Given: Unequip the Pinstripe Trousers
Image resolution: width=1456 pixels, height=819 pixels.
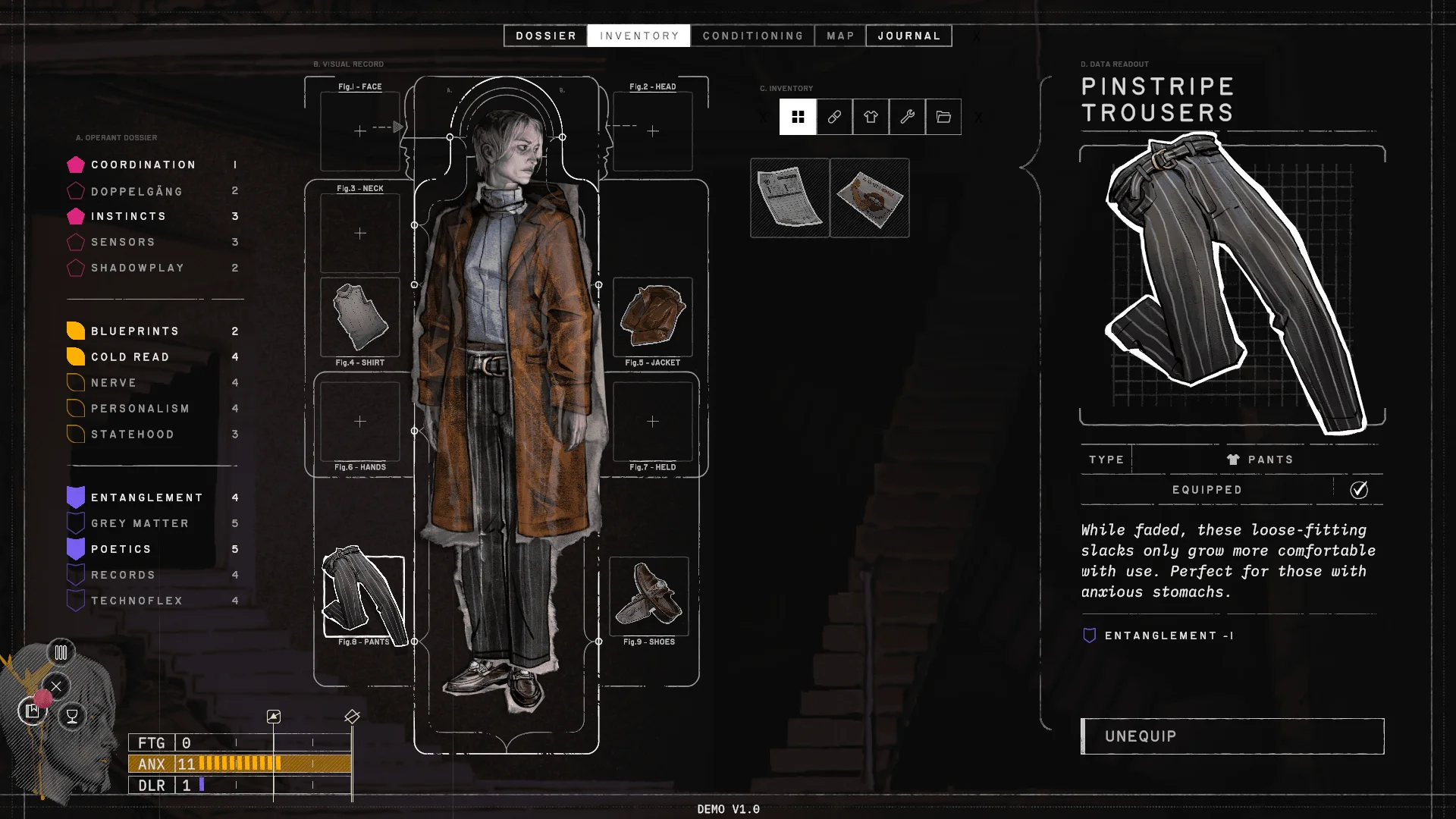Looking at the screenshot, I should pos(1232,736).
